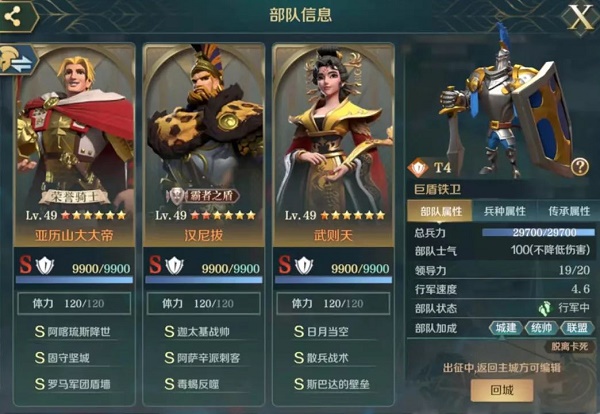The image size is (600, 414).
Task: Toggle the swap formation arrows button
Action: [21, 59]
